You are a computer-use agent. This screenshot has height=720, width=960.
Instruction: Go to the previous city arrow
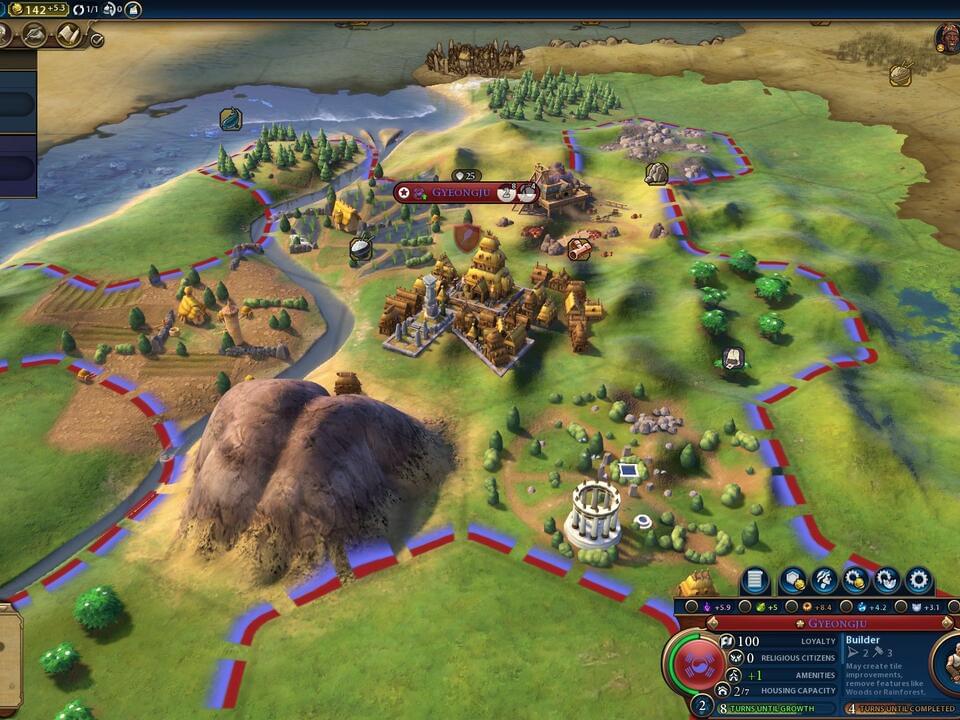pos(714,623)
